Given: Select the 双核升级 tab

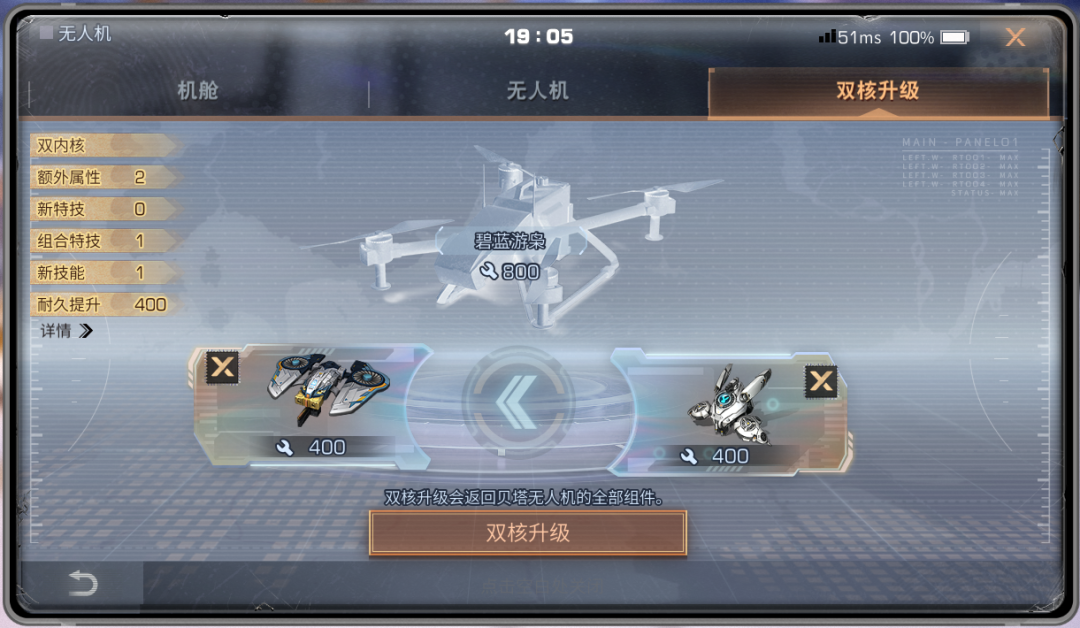Looking at the screenshot, I should pyautogui.click(x=877, y=91).
